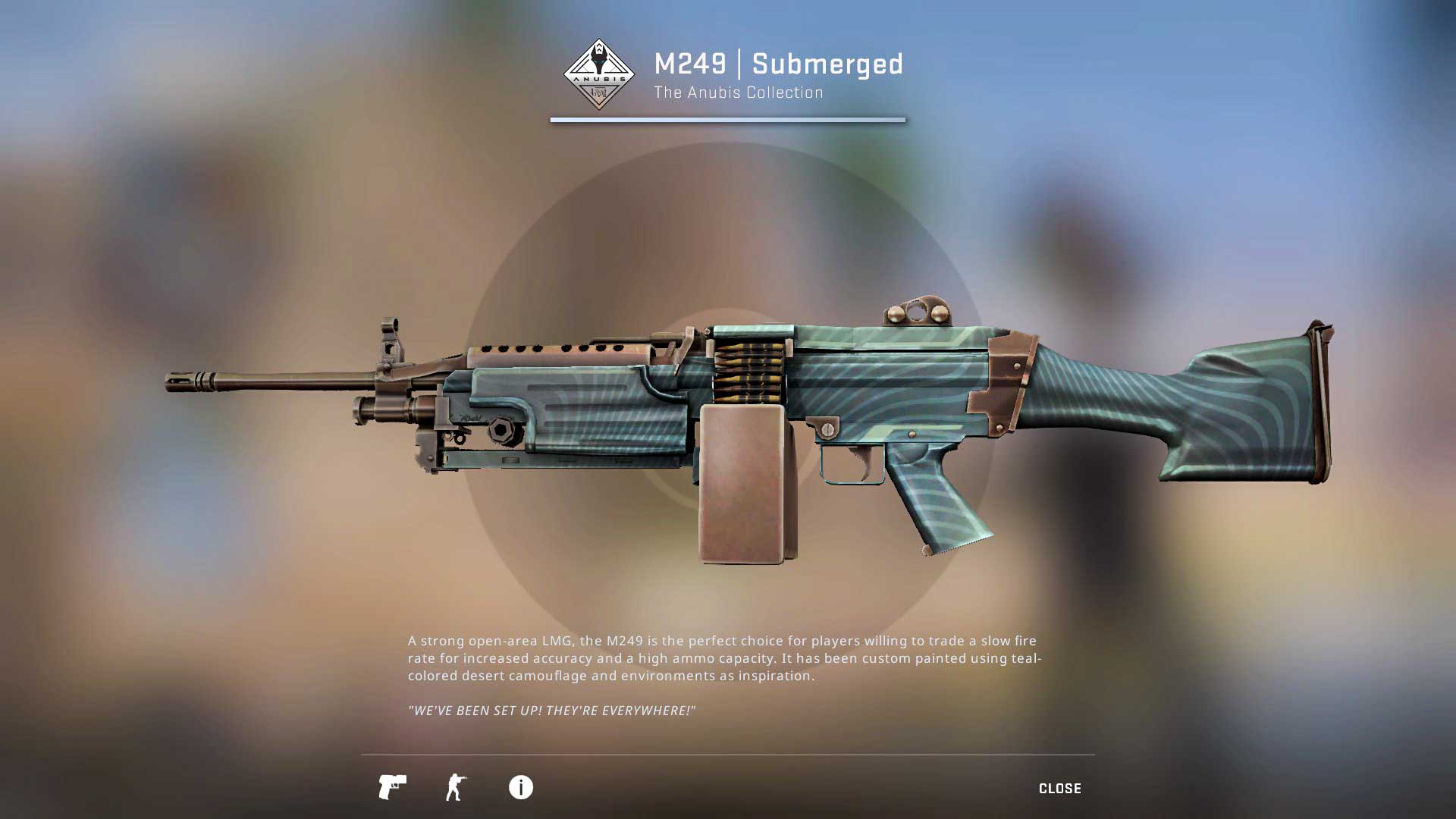Show the character holding weapon view
Image resolution: width=1456 pixels, height=819 pixels.
(x=456, y=787)
